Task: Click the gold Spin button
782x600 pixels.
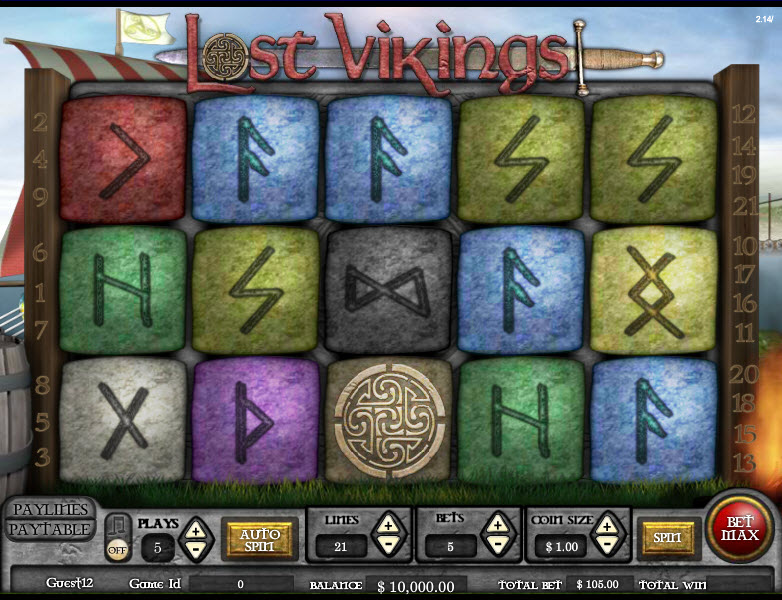Action: pos(667,538)
